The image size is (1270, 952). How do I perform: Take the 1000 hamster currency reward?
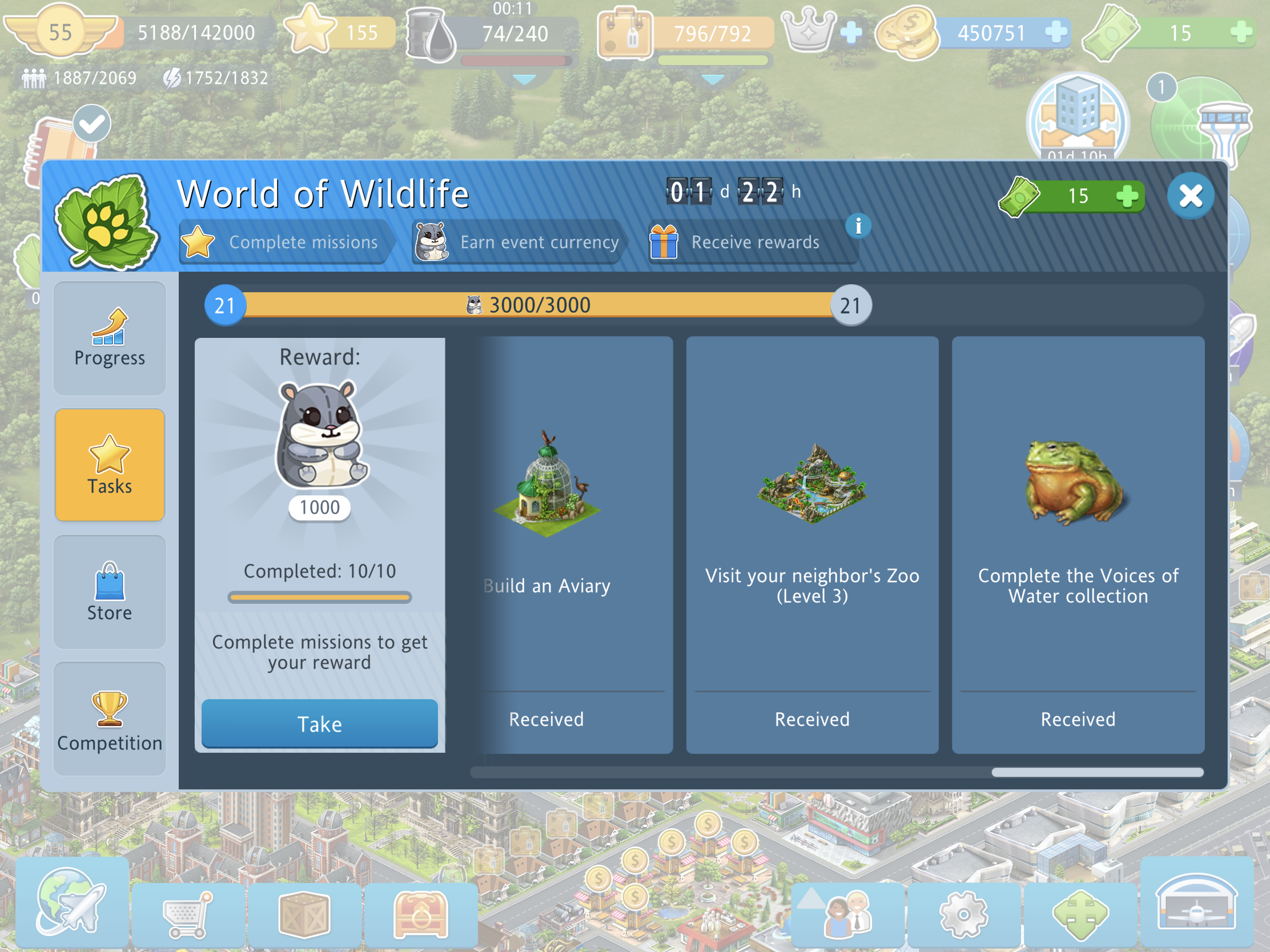319,723
